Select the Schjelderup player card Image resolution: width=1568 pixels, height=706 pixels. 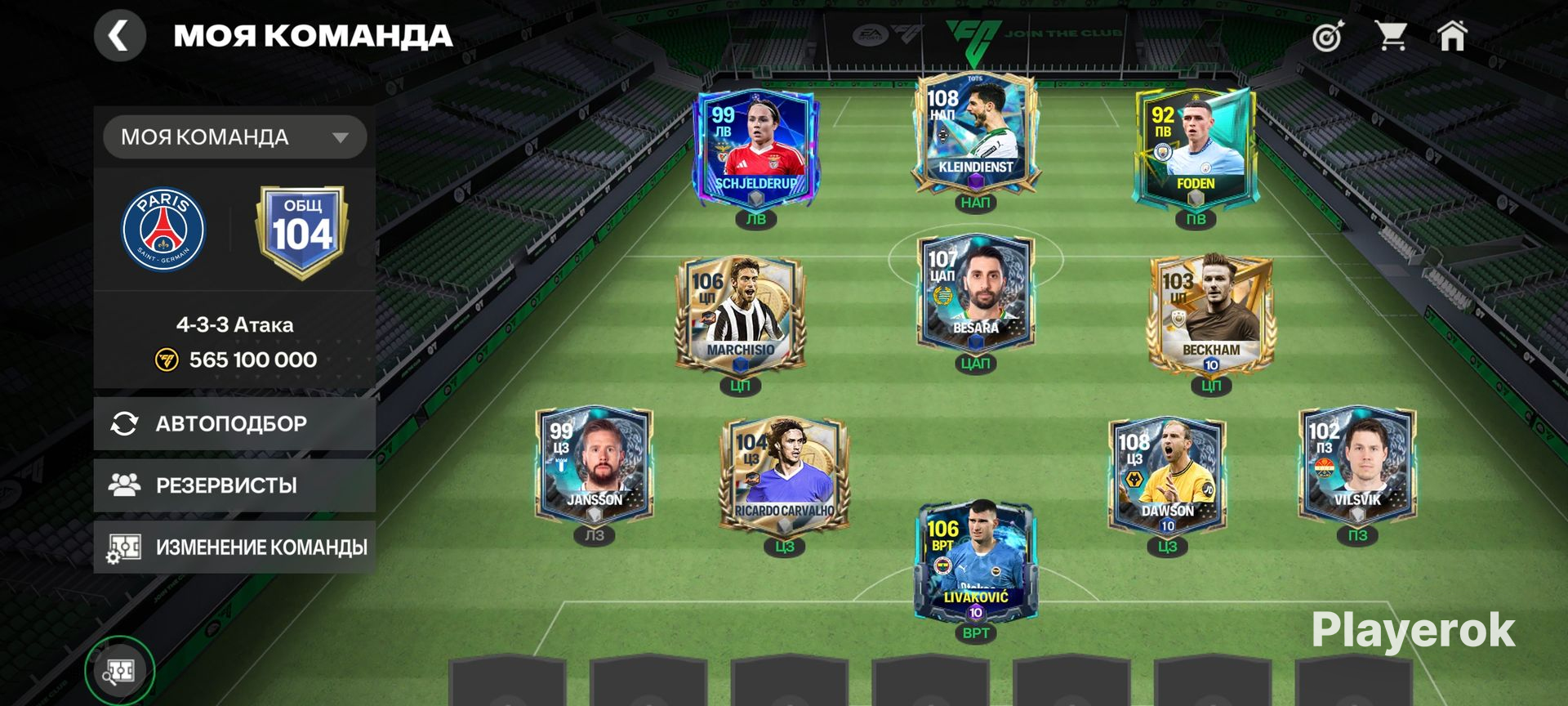tap(755, 147)
